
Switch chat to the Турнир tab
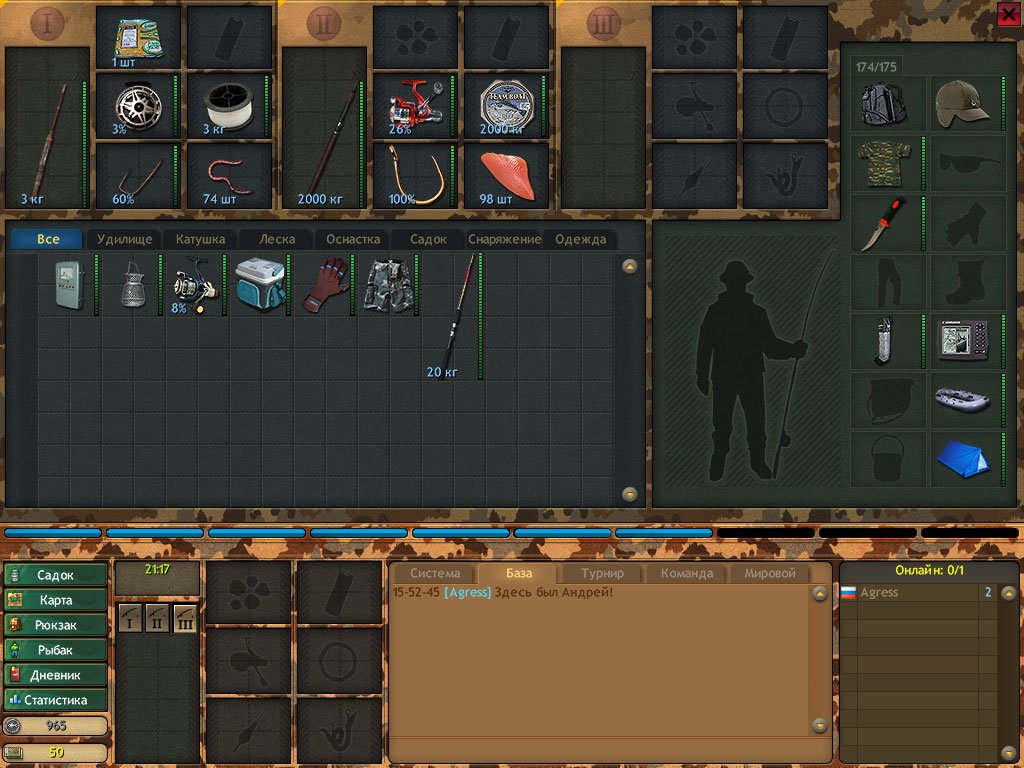point(602,574)
